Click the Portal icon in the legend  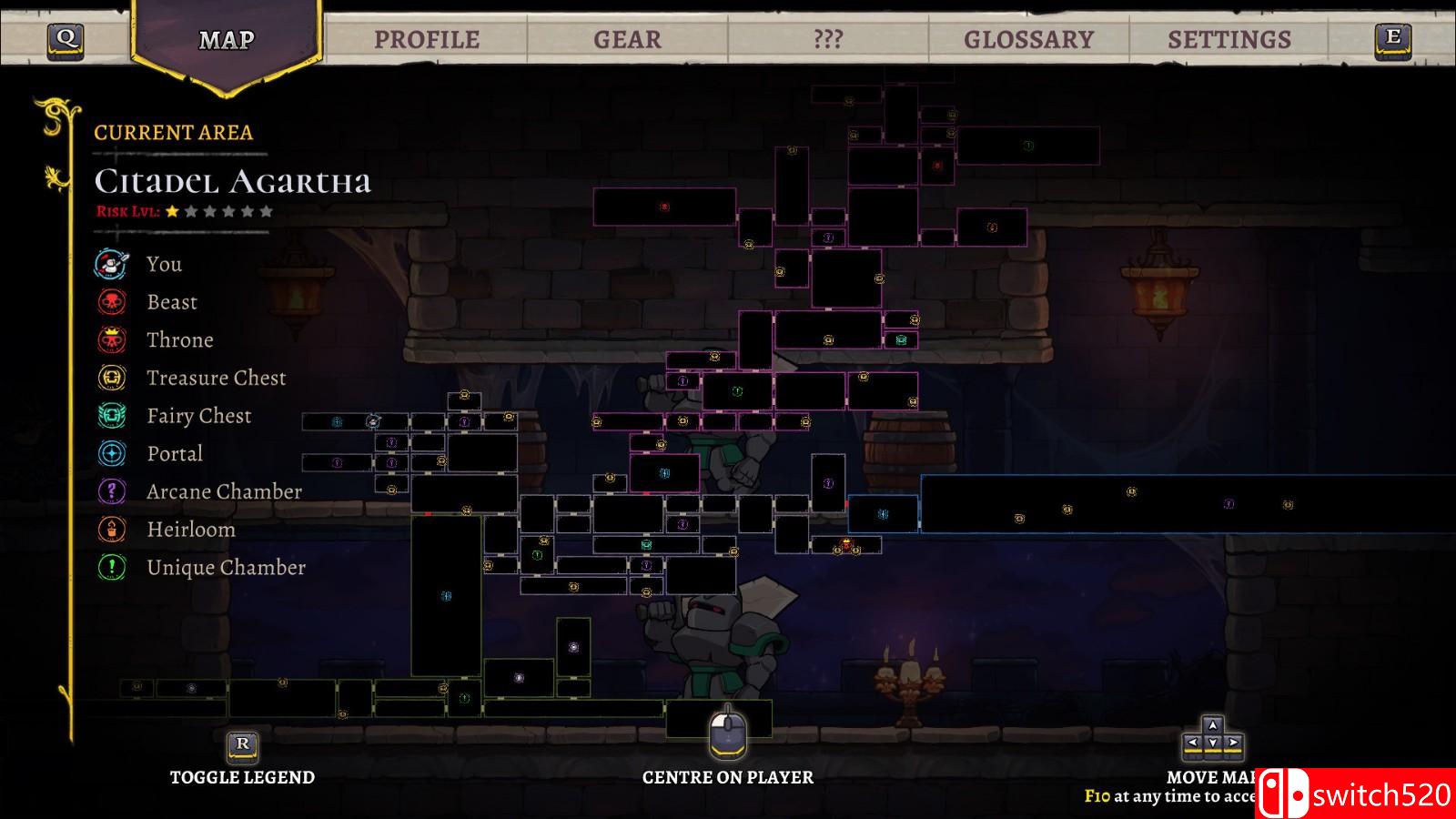pos(110,453)
